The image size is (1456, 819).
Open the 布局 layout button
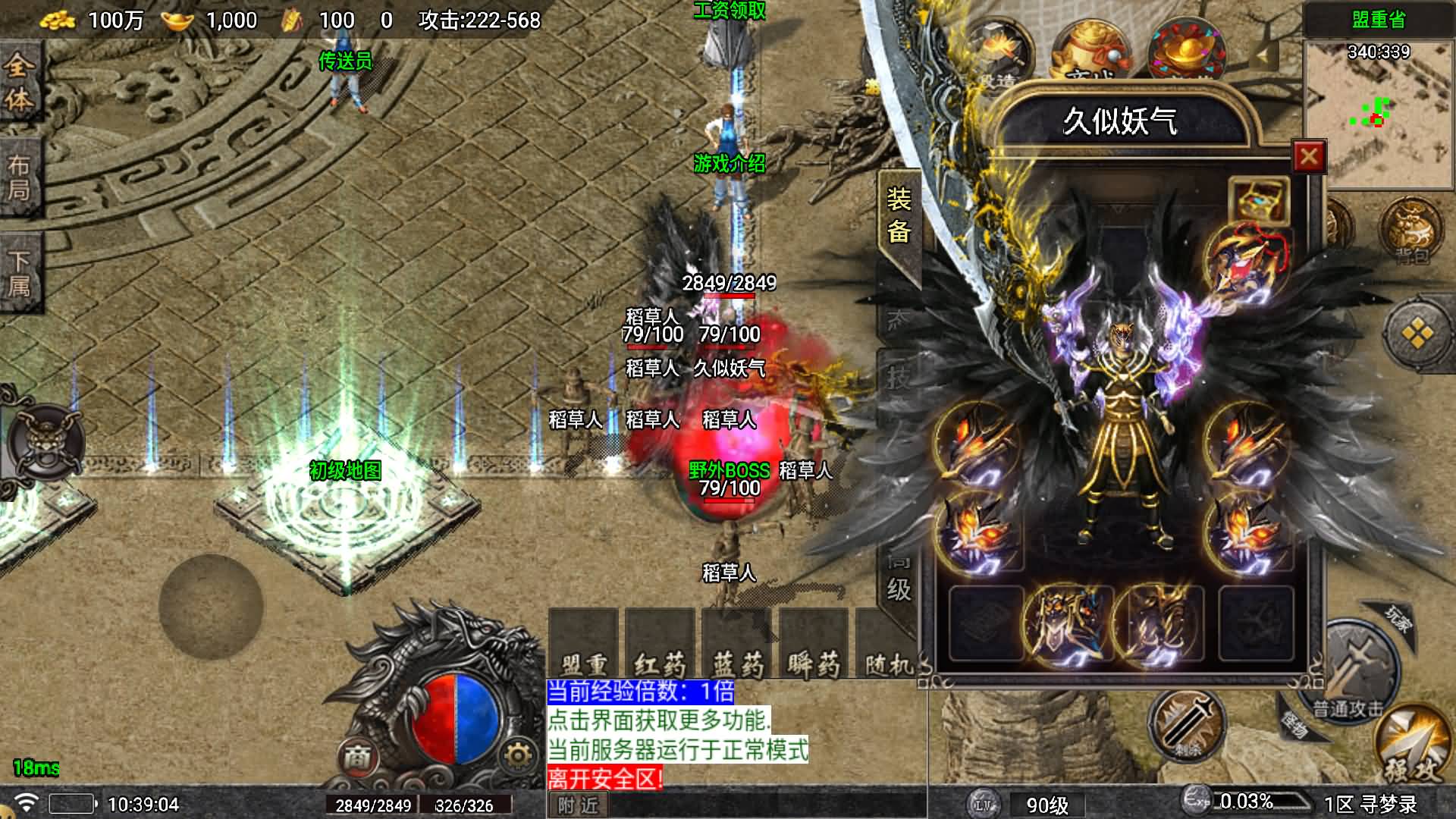(x=19, y=178)
